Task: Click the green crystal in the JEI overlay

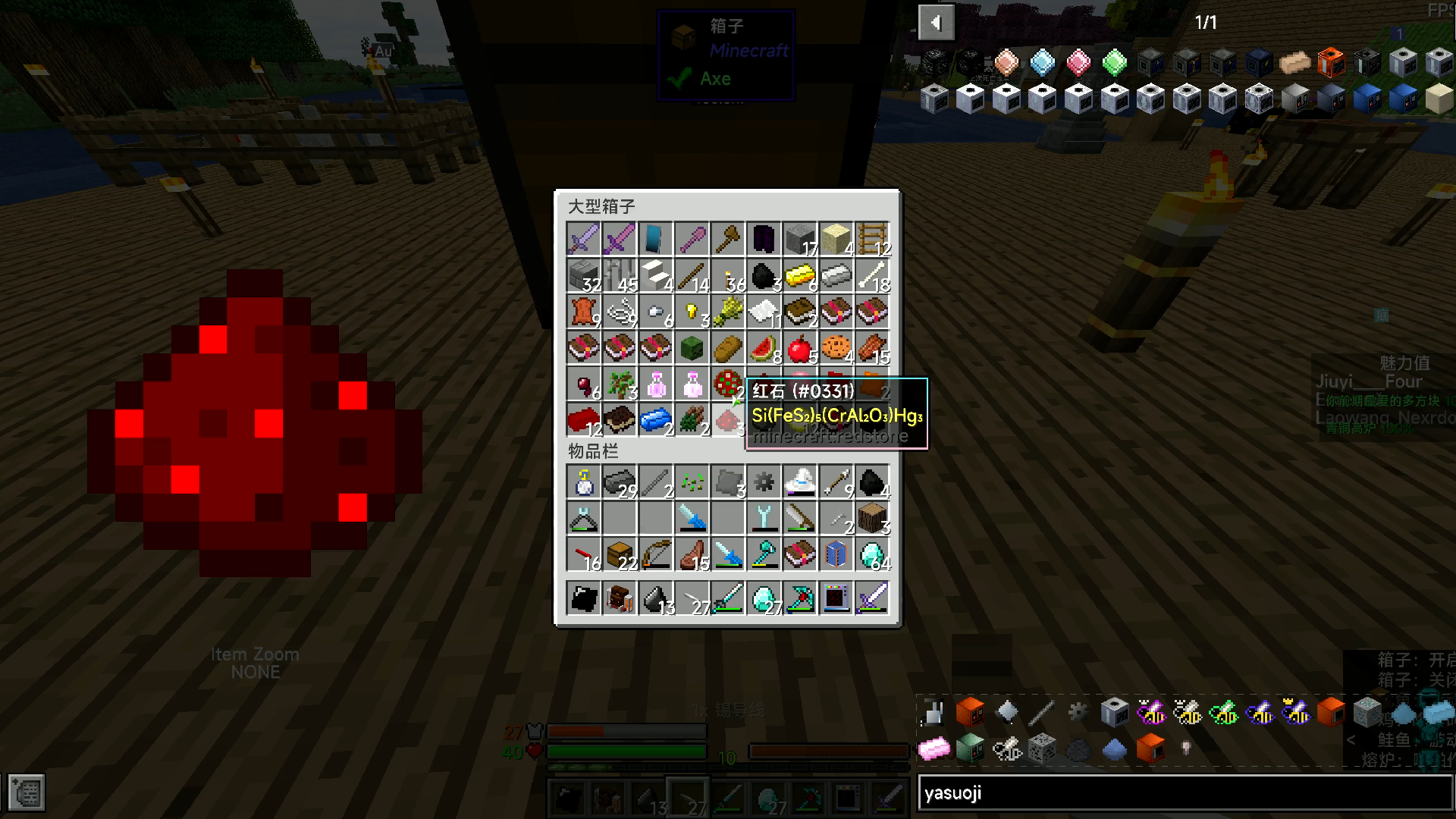Action: pyautogui.click(x=1115, y=63)
